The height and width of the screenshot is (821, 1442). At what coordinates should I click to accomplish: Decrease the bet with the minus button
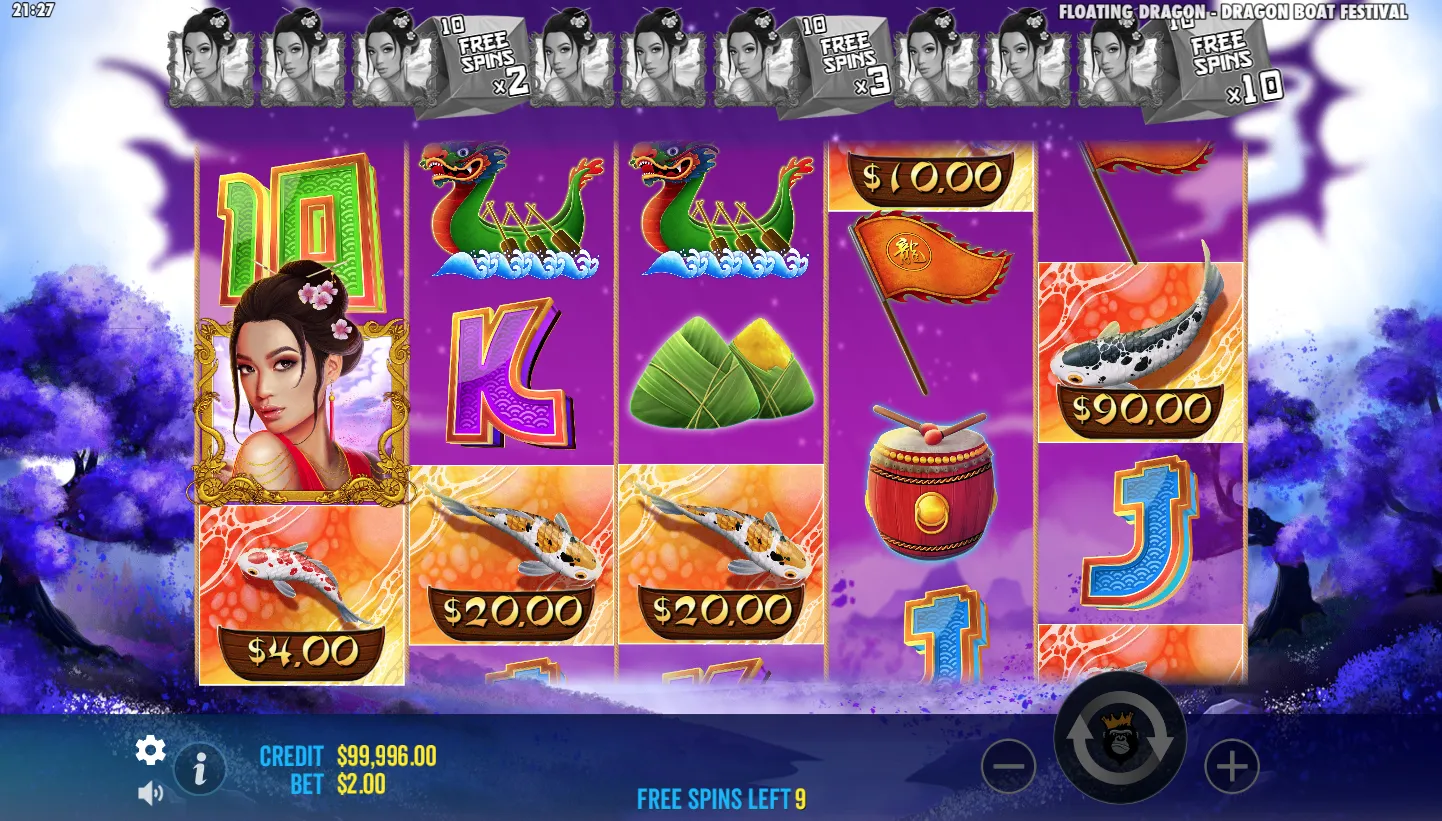[x=1008, y=767]
